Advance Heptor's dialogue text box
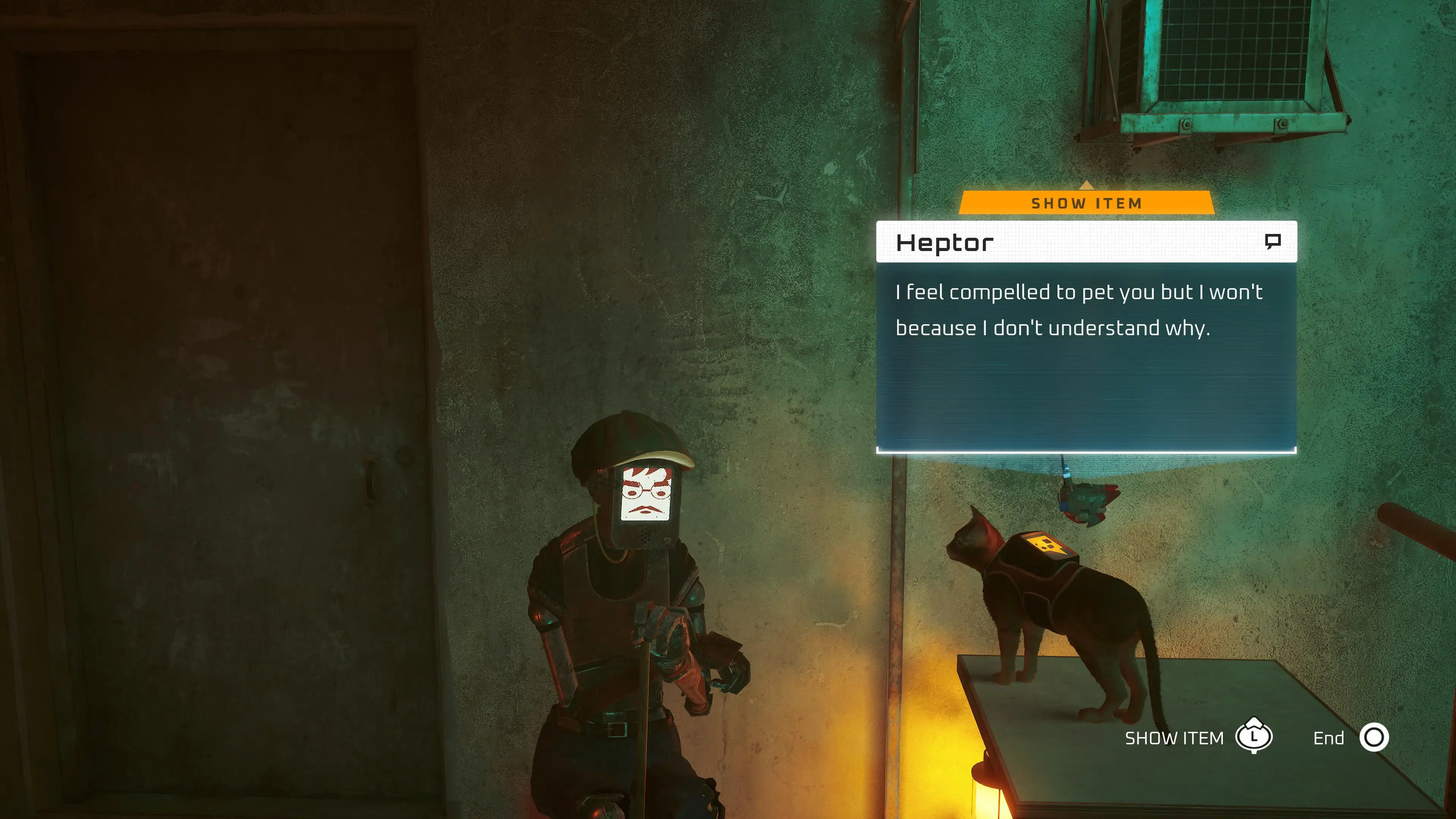The height and width of the screenshot is (819, 1456). pos(1086,356)
